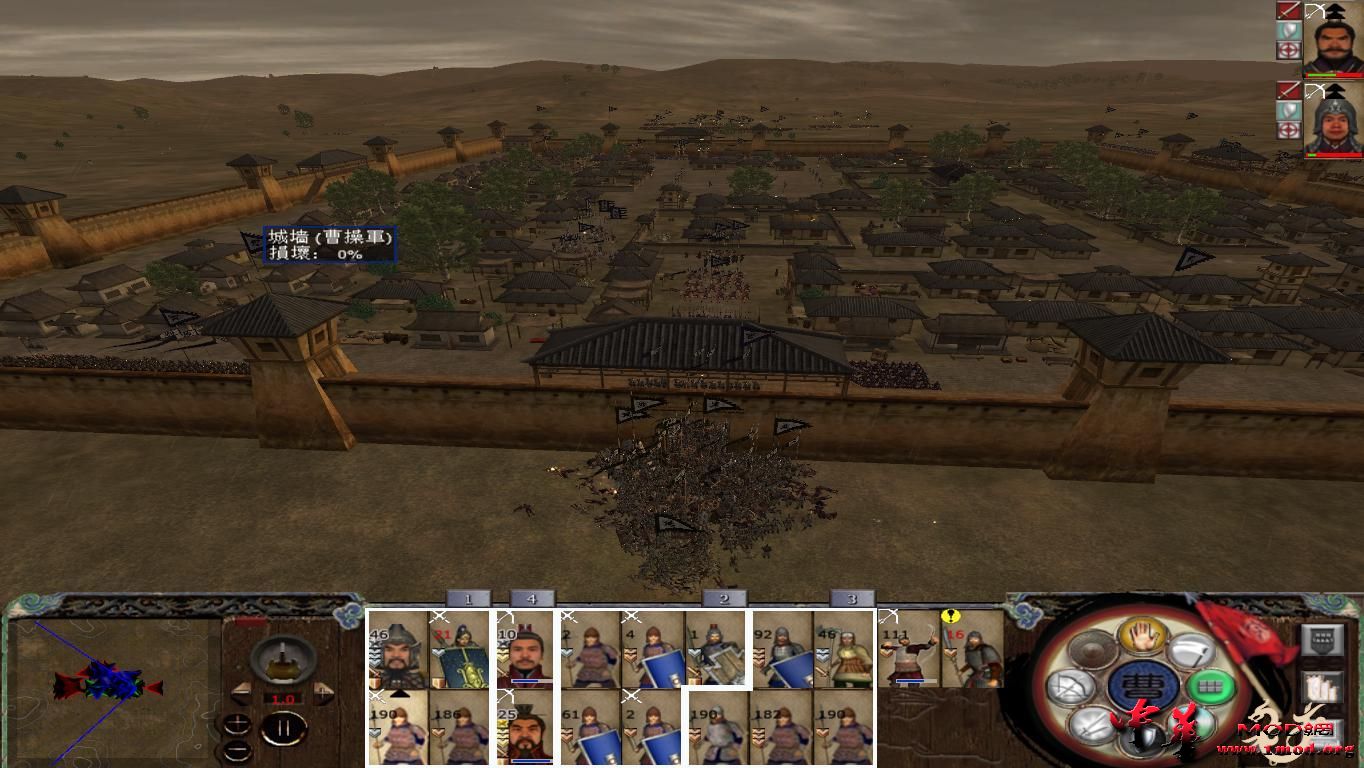Zoom in the minimap with the plus button

[239, 723]
